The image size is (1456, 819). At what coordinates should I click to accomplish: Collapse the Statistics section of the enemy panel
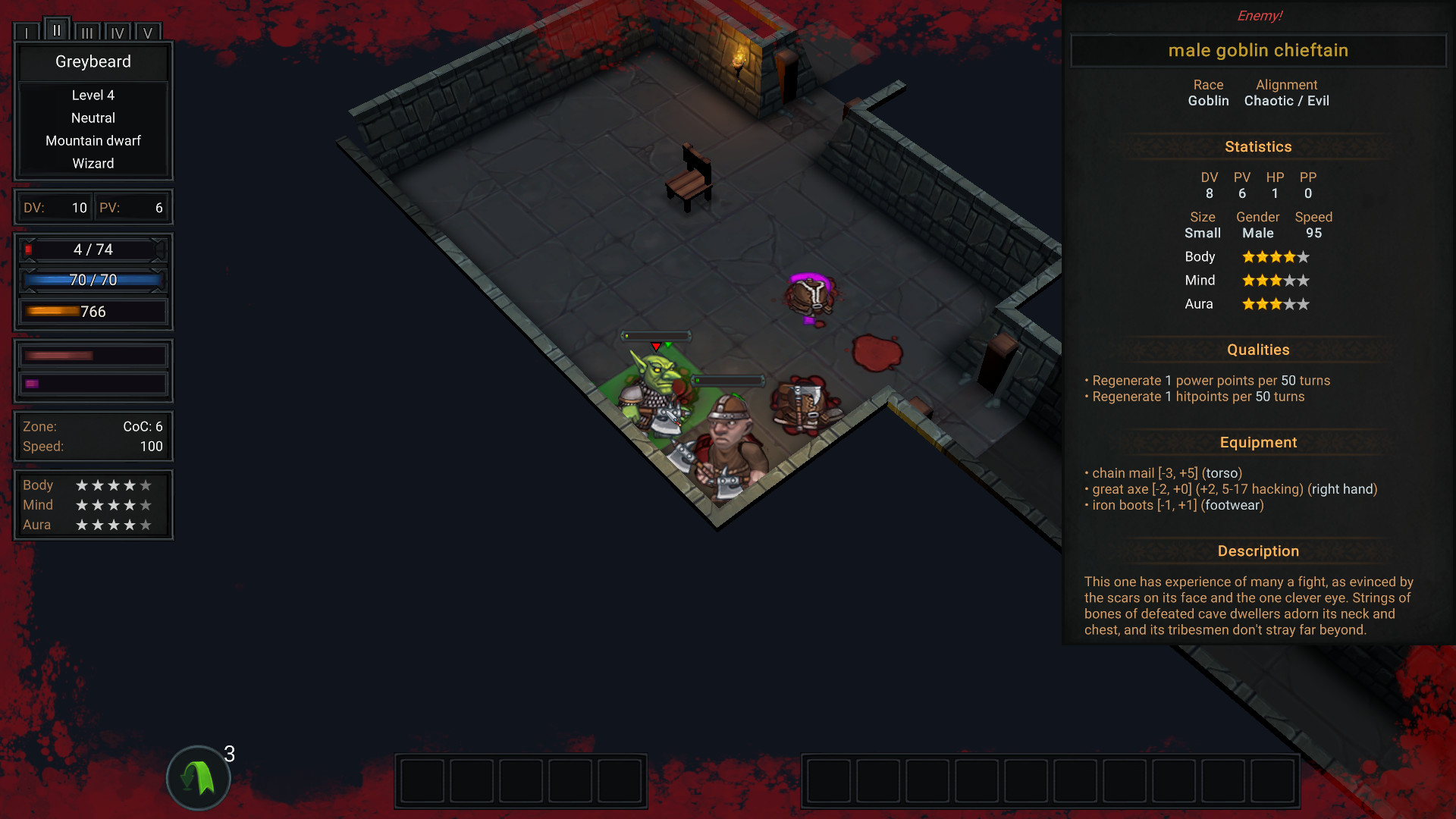pos(1258,146)
